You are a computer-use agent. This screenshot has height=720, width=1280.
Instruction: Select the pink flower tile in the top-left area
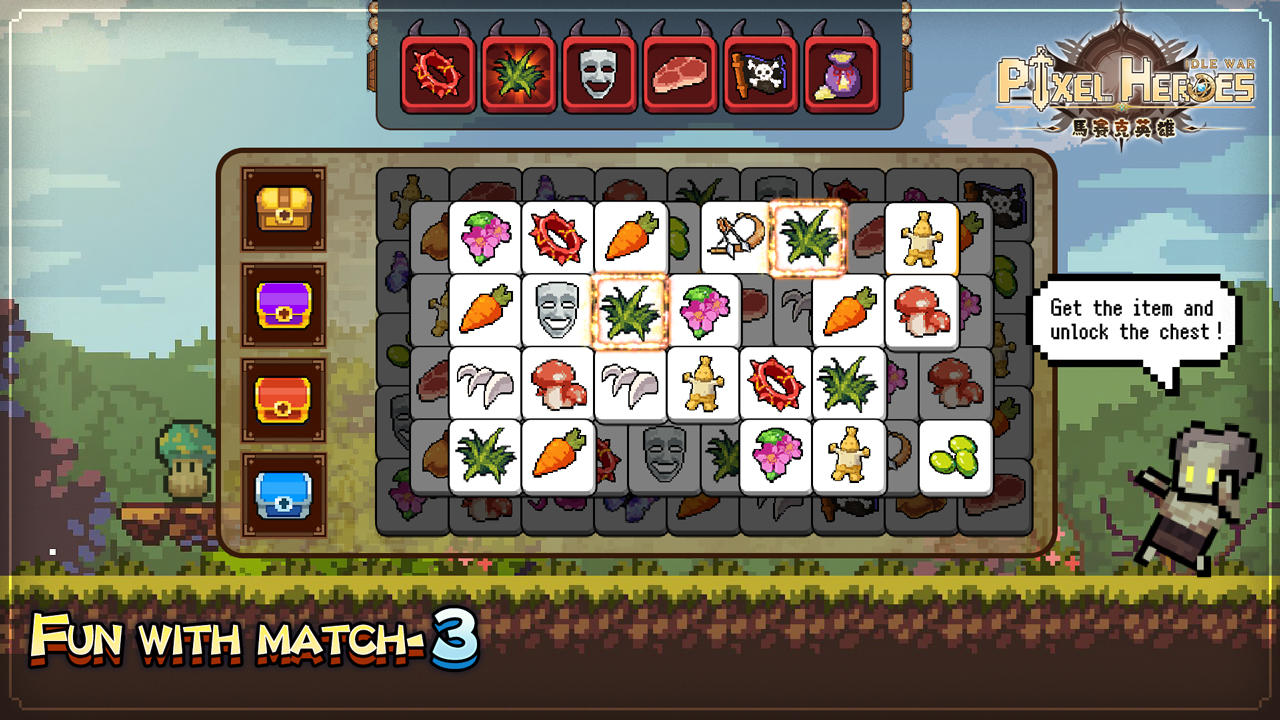pos(485,236)
